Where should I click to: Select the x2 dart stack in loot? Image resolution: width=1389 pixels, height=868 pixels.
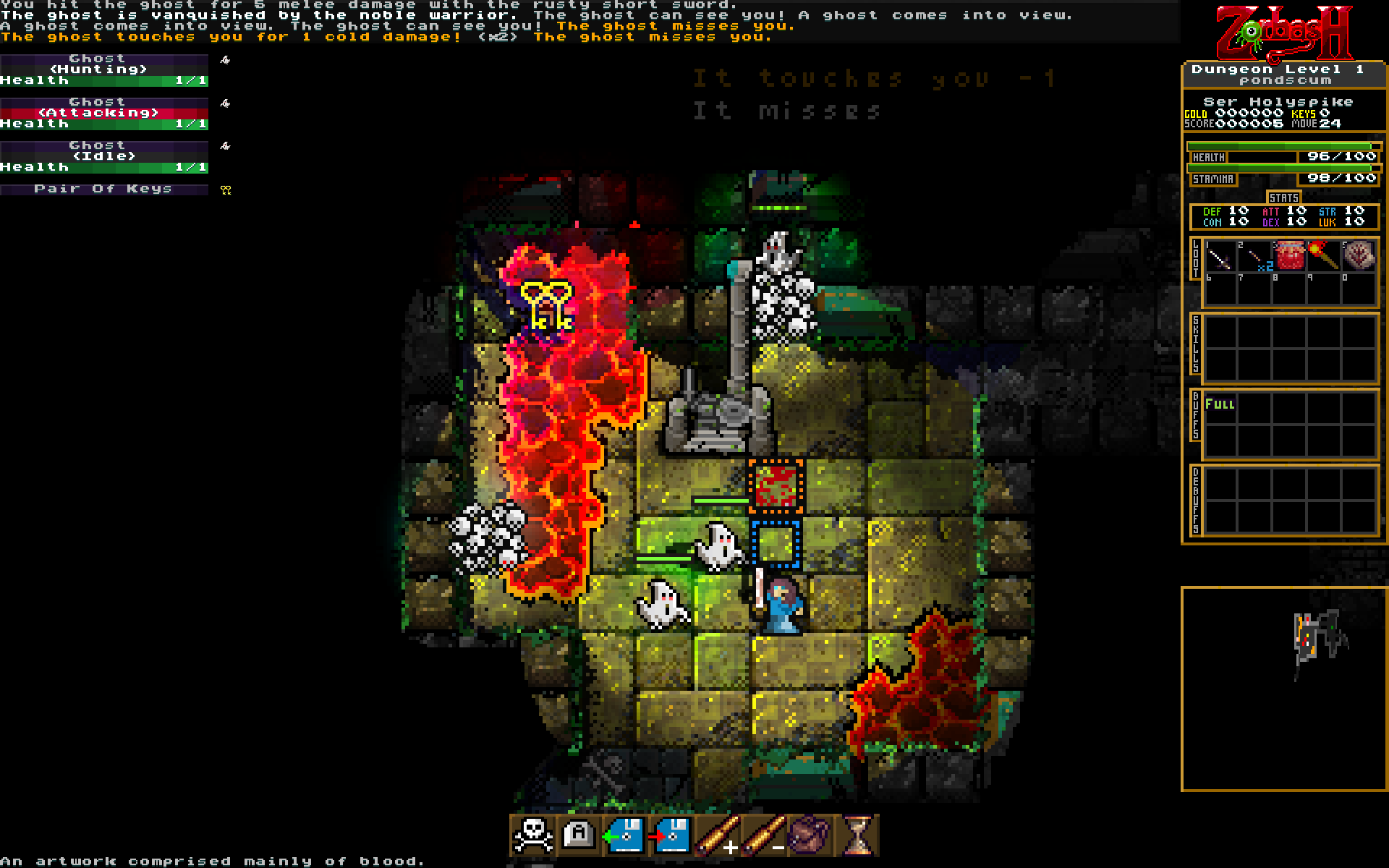click(1255, 258)
